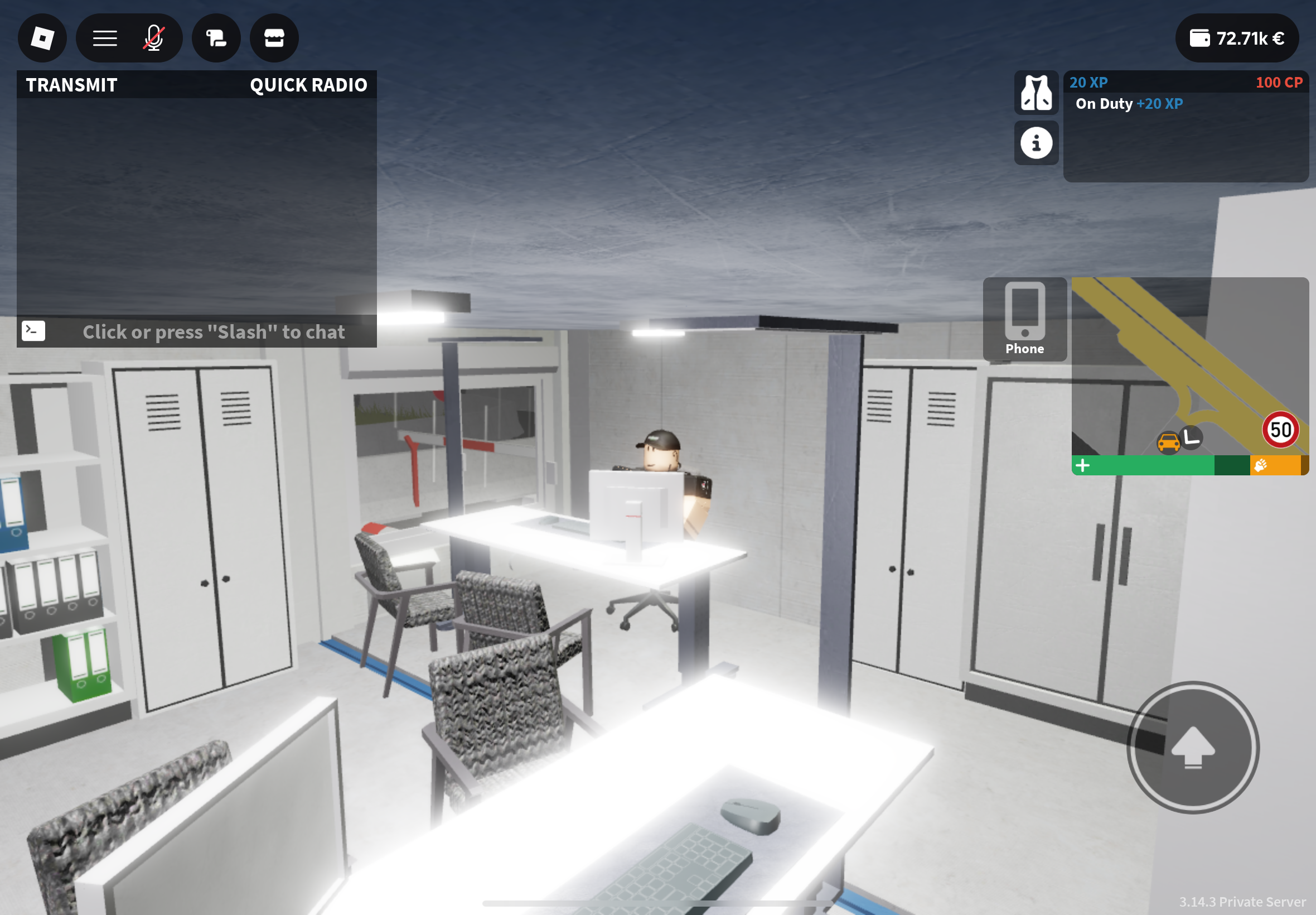Image resolution: width=1316 pixels, height=915 pixels.
Task: Open the hamburger menu
Action: click(x=104, y=38)
